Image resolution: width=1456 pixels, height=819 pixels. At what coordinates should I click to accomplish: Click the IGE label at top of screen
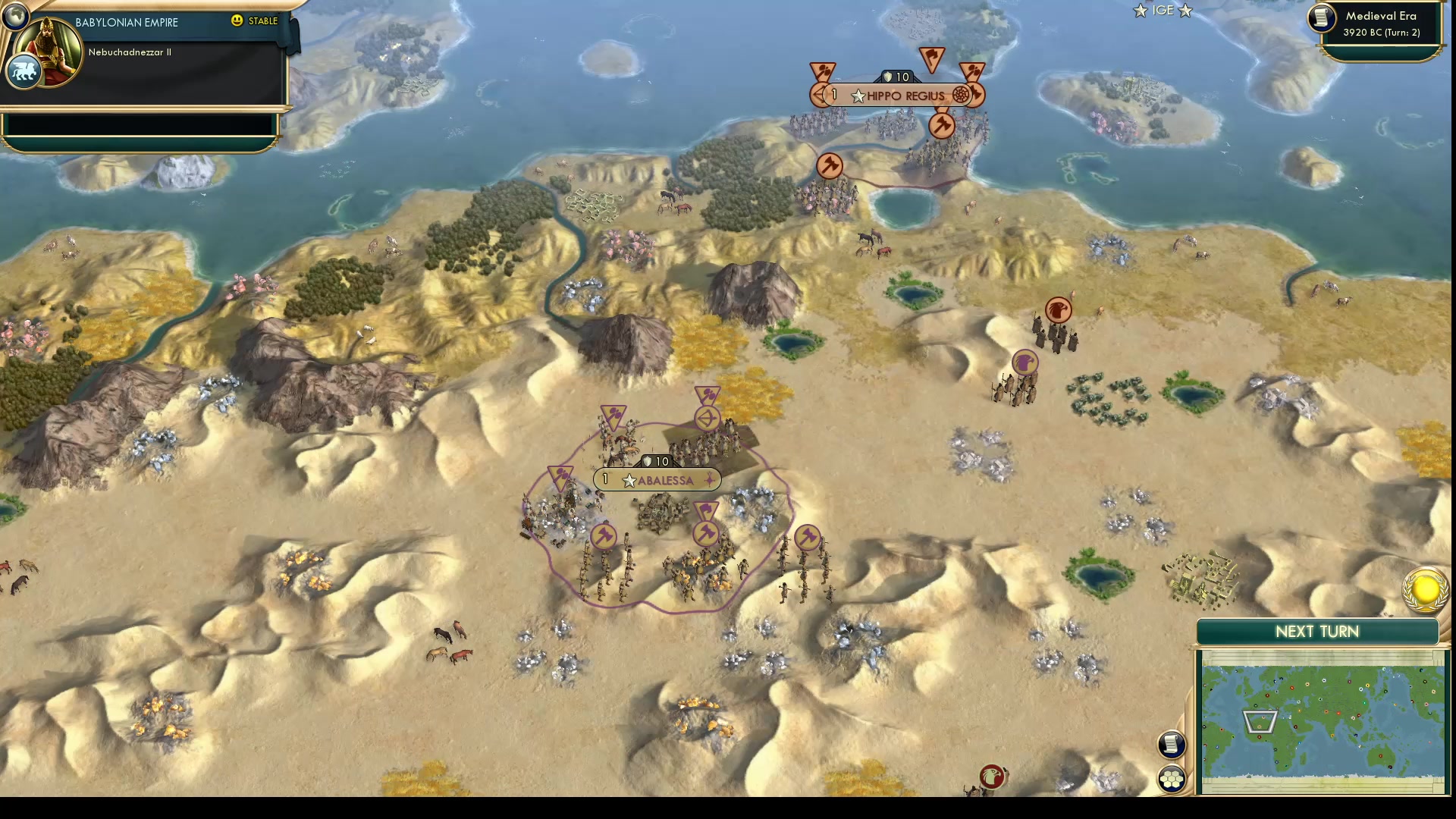coord(1162,11)
